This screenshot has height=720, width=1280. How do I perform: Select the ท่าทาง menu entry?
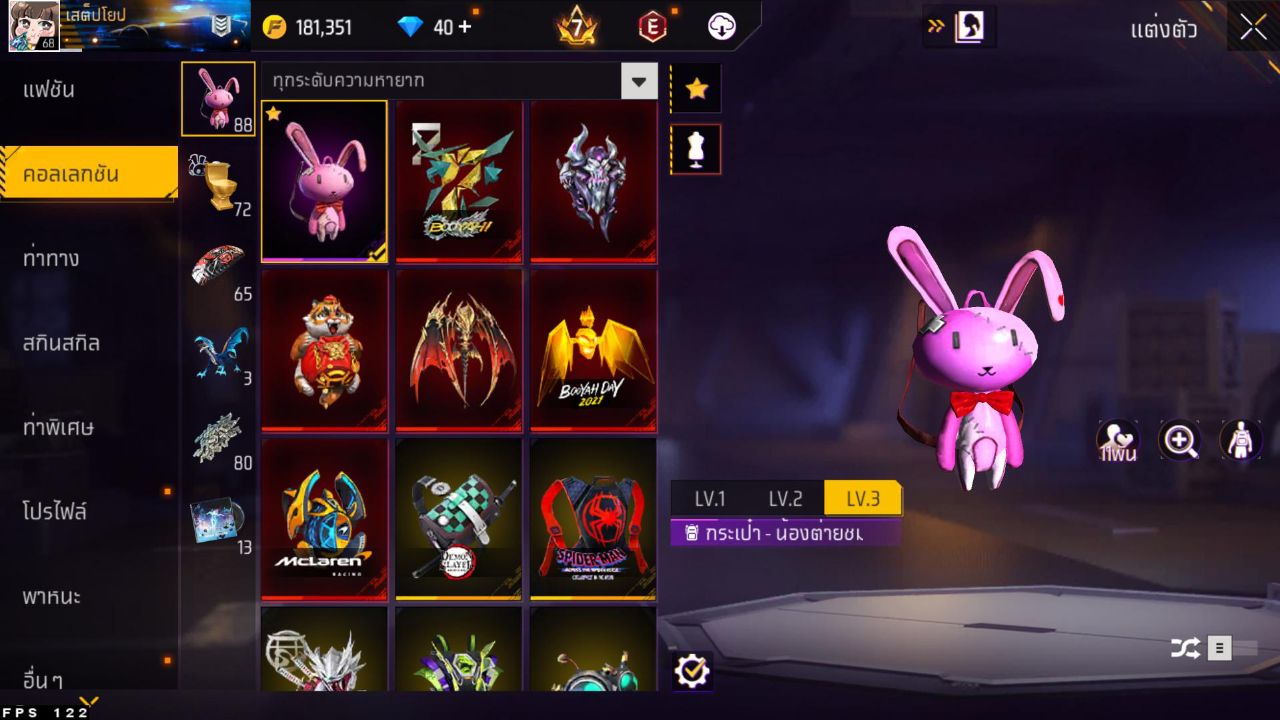pos(52,259)
